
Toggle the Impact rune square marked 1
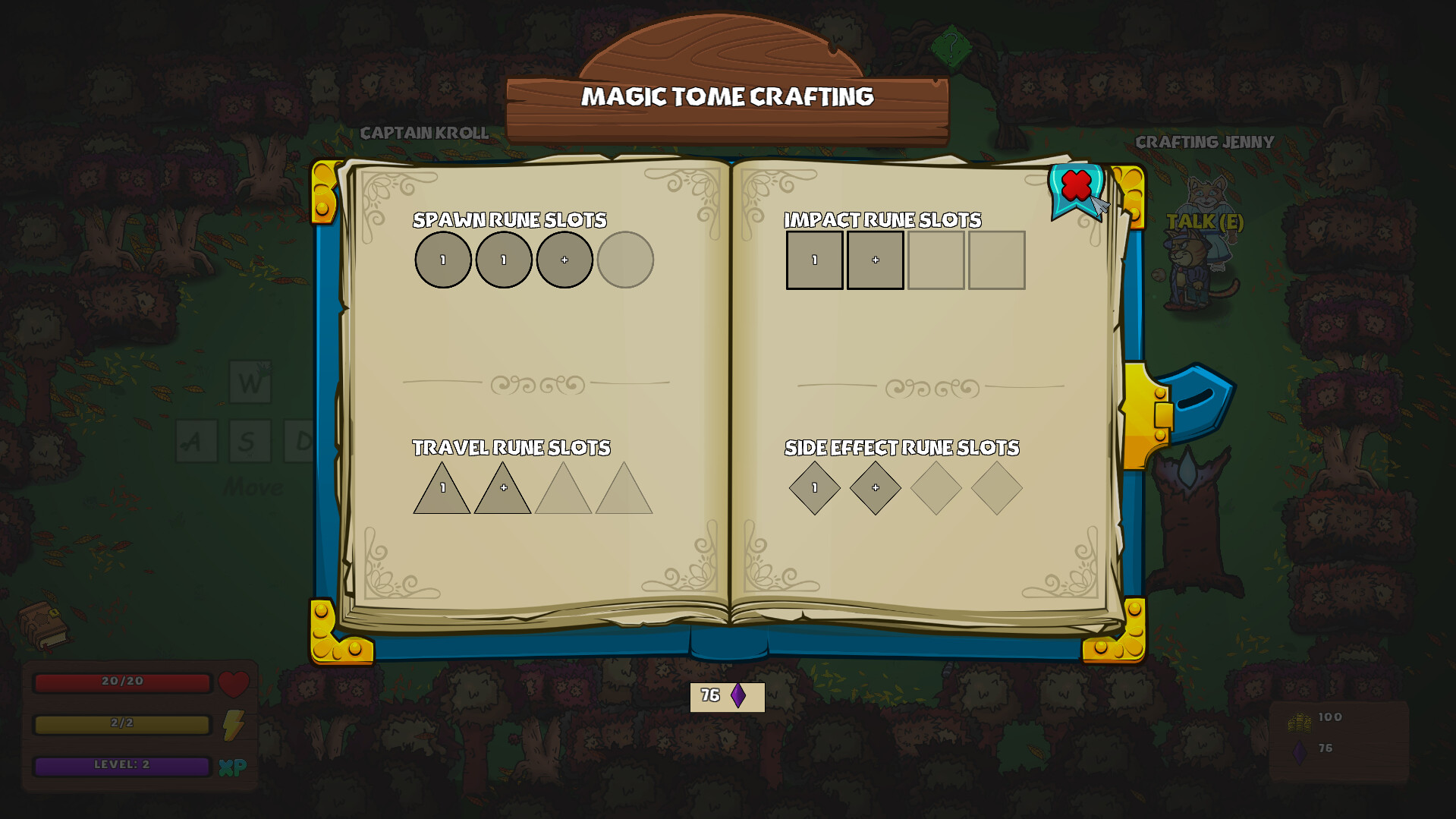(814, 260)
